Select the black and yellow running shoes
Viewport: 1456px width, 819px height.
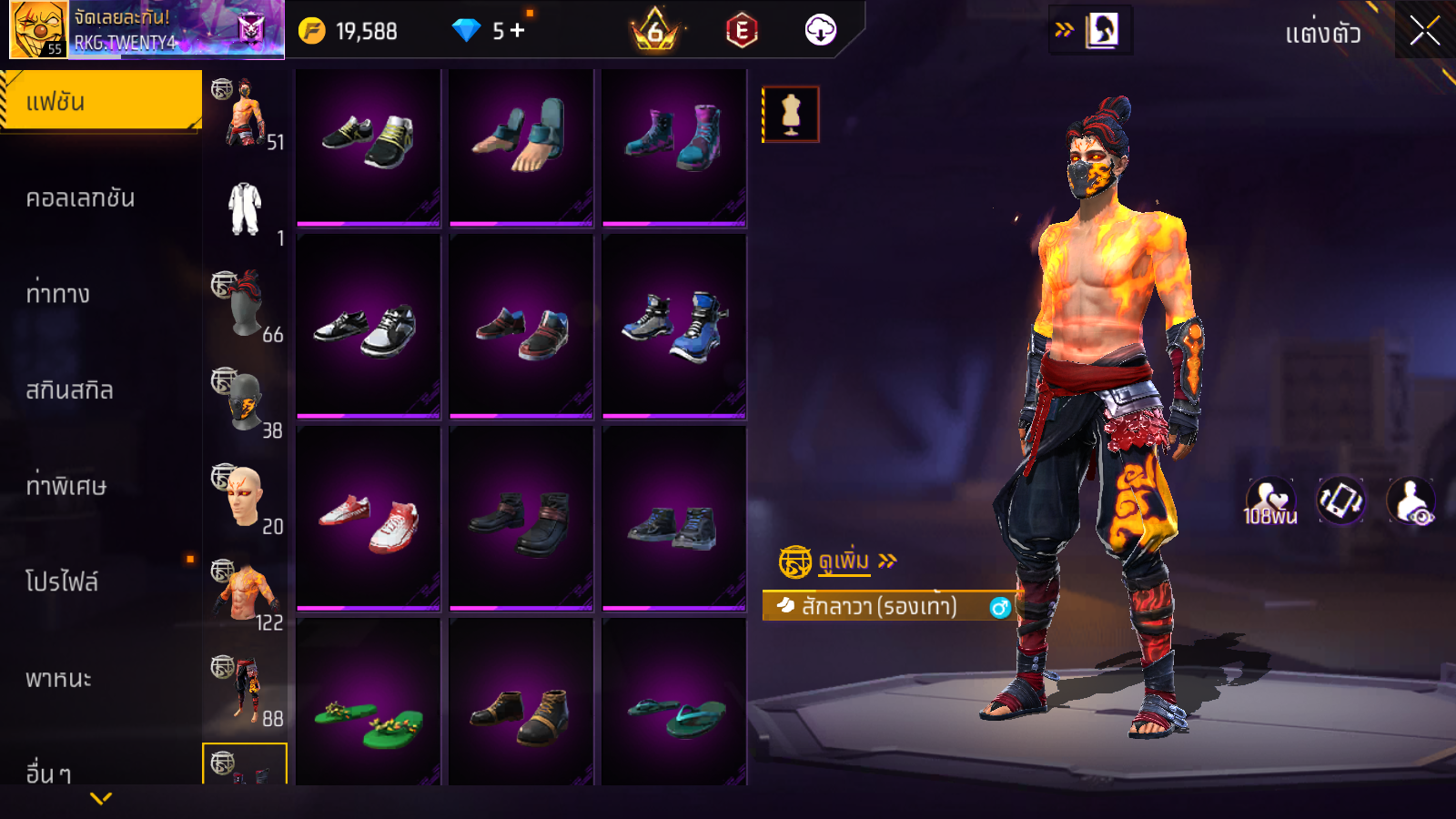pyautogui.click(x=369, y=140)
